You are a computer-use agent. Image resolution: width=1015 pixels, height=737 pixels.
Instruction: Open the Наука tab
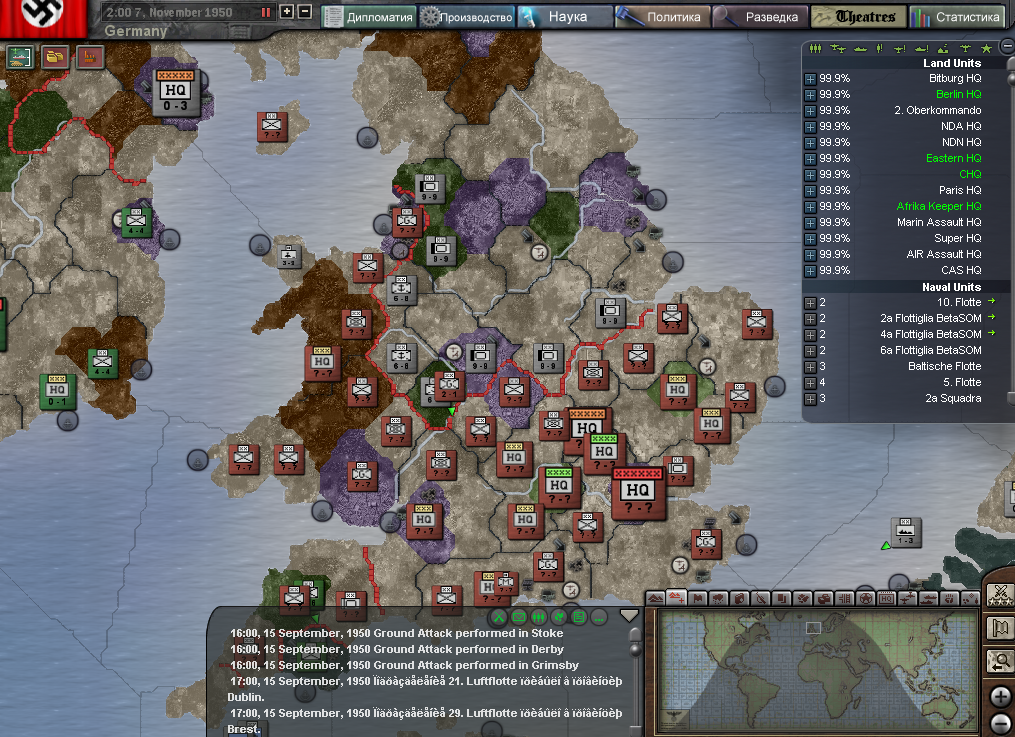coord(566,17)
